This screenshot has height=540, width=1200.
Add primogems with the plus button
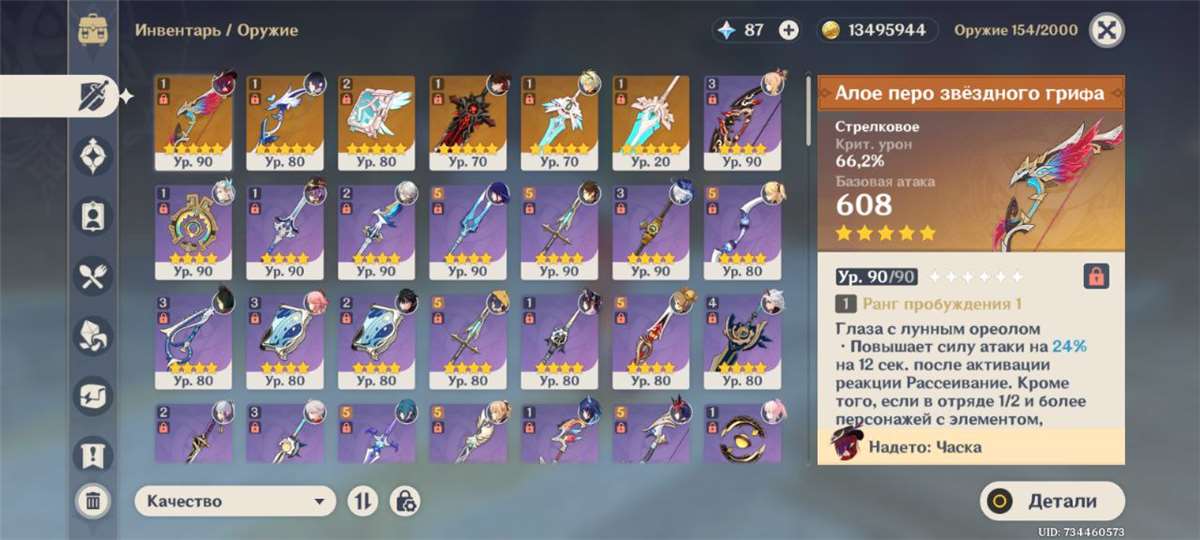[789, 30]
